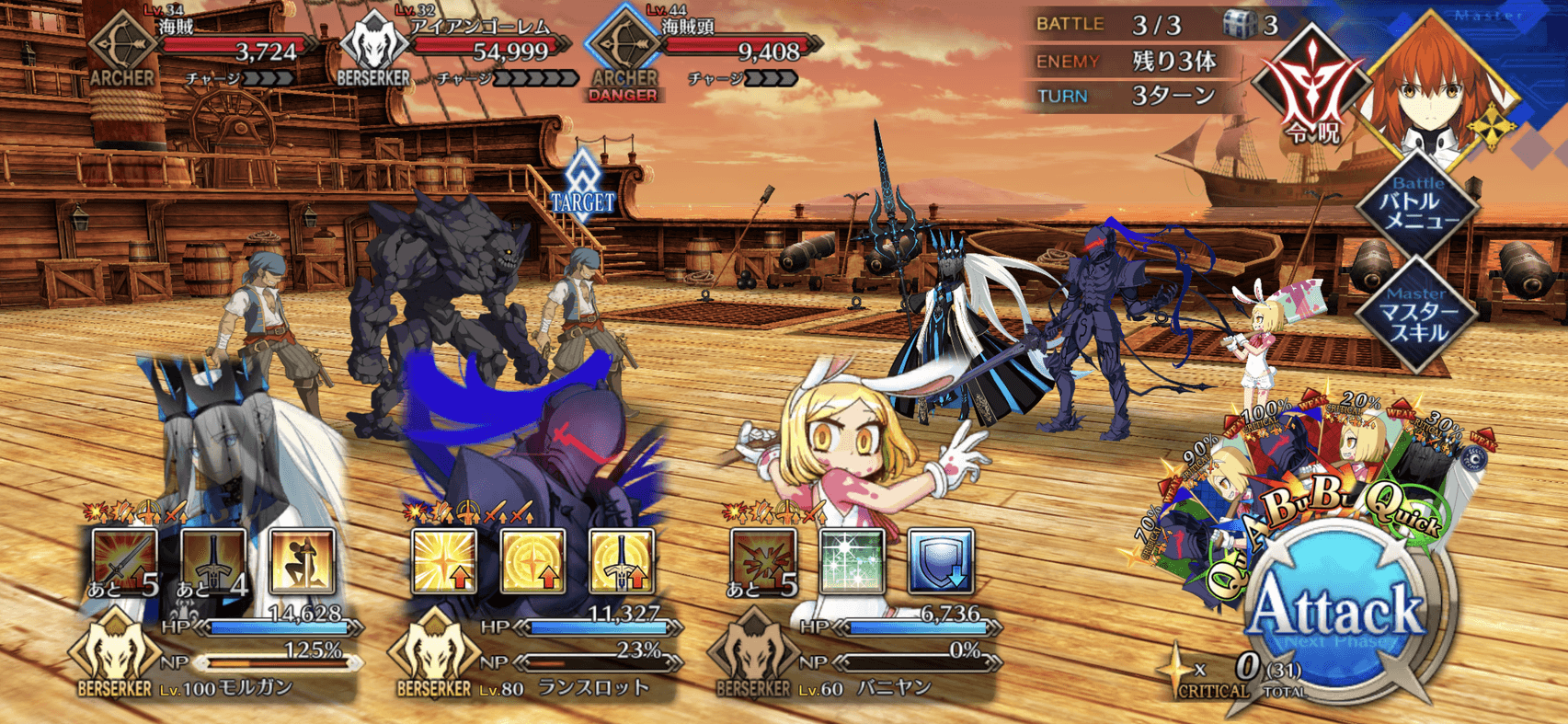This screenshot has height=724, width=1568.
Task: Check Morgan's skill on cooldown 4
Action: (213, 560)
